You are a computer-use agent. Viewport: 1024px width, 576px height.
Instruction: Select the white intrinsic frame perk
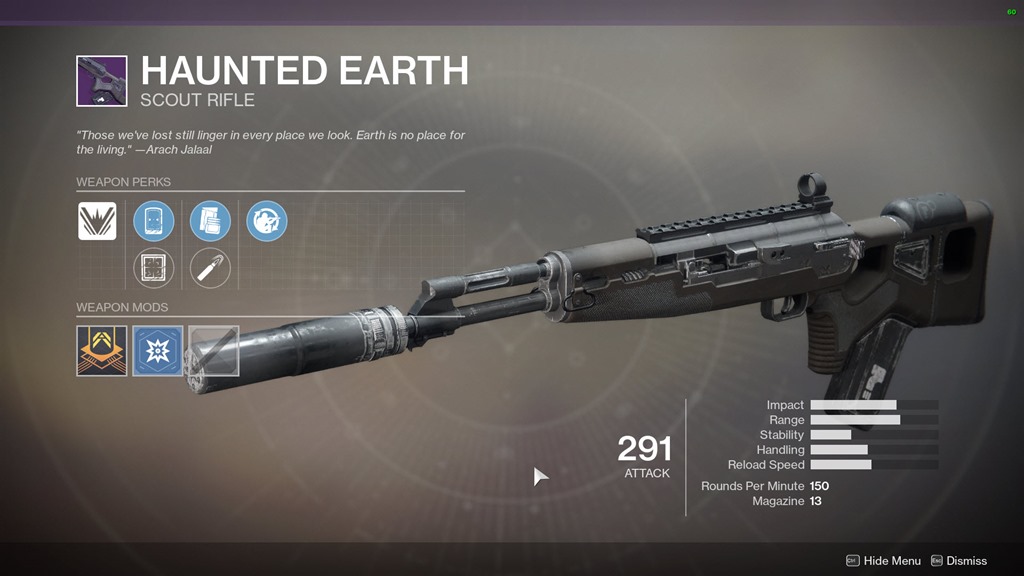point(97,221)
